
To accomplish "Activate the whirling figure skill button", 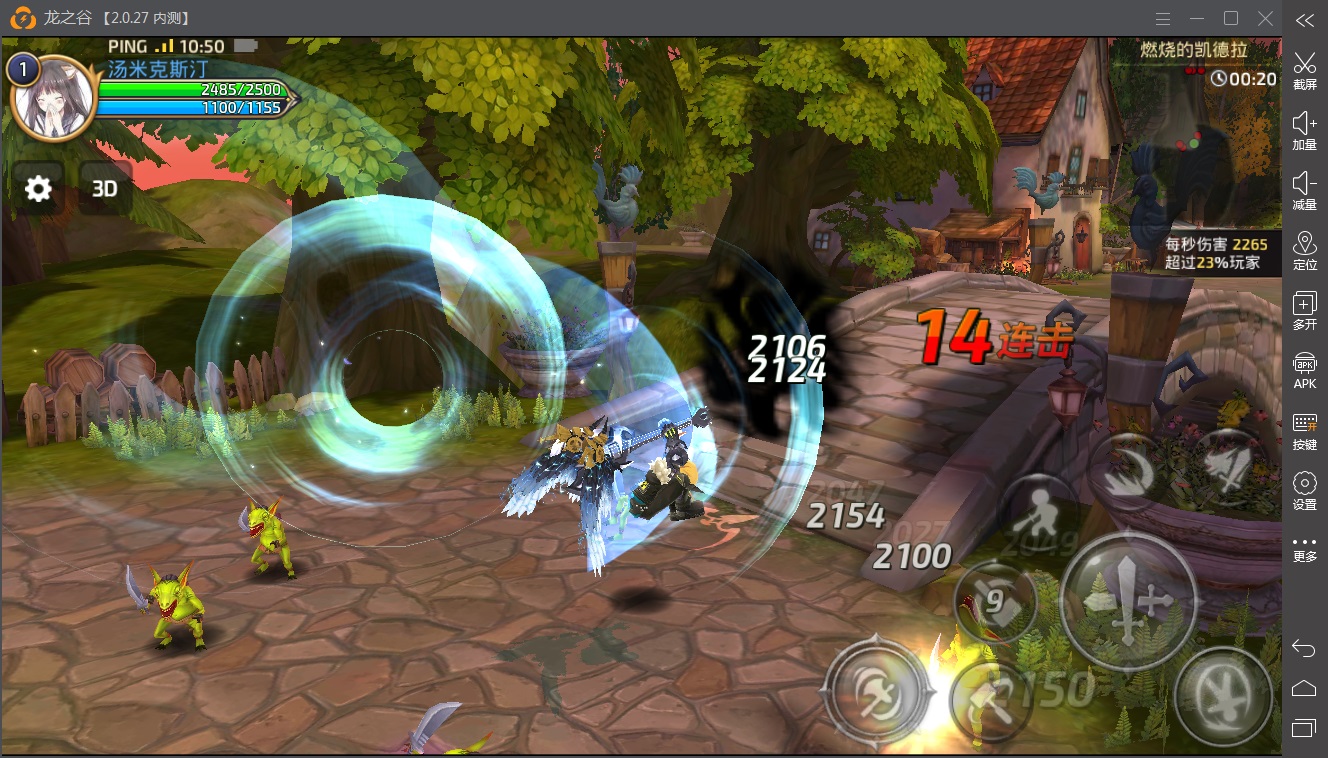I will click(x=1222, y=693).
